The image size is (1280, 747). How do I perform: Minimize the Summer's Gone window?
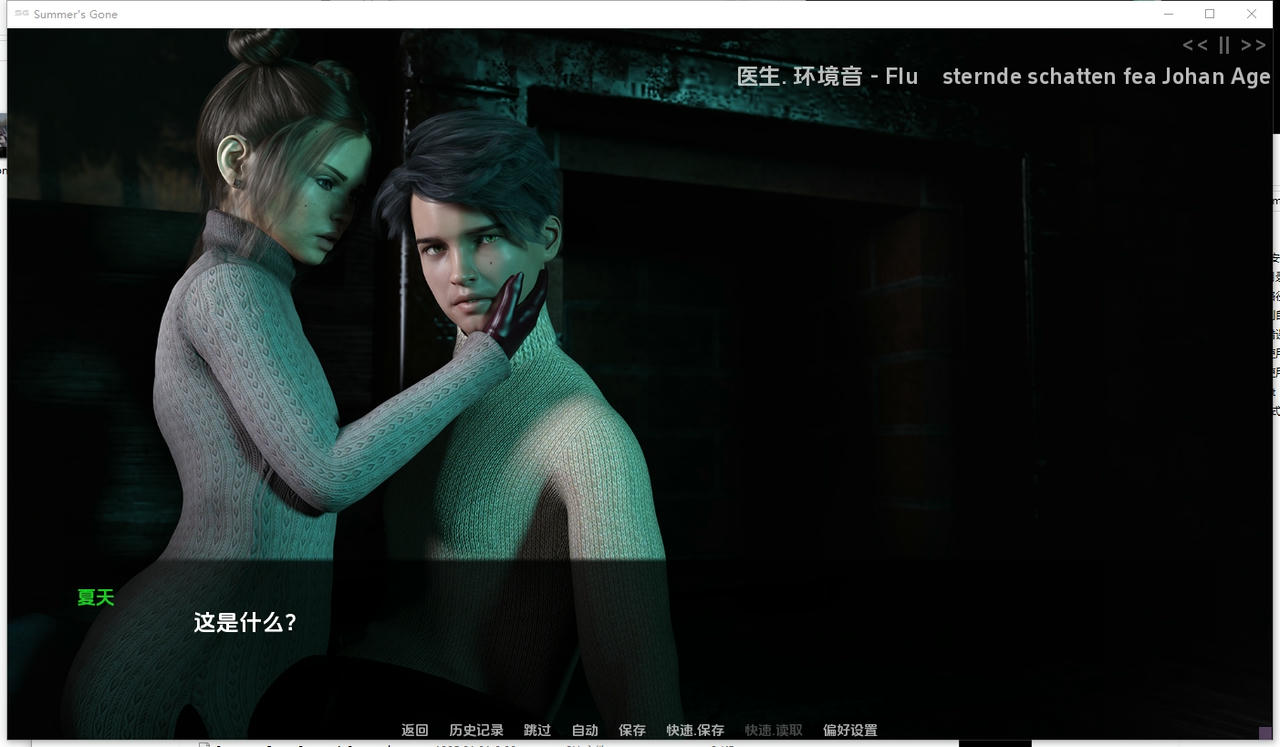[1168, 14]
